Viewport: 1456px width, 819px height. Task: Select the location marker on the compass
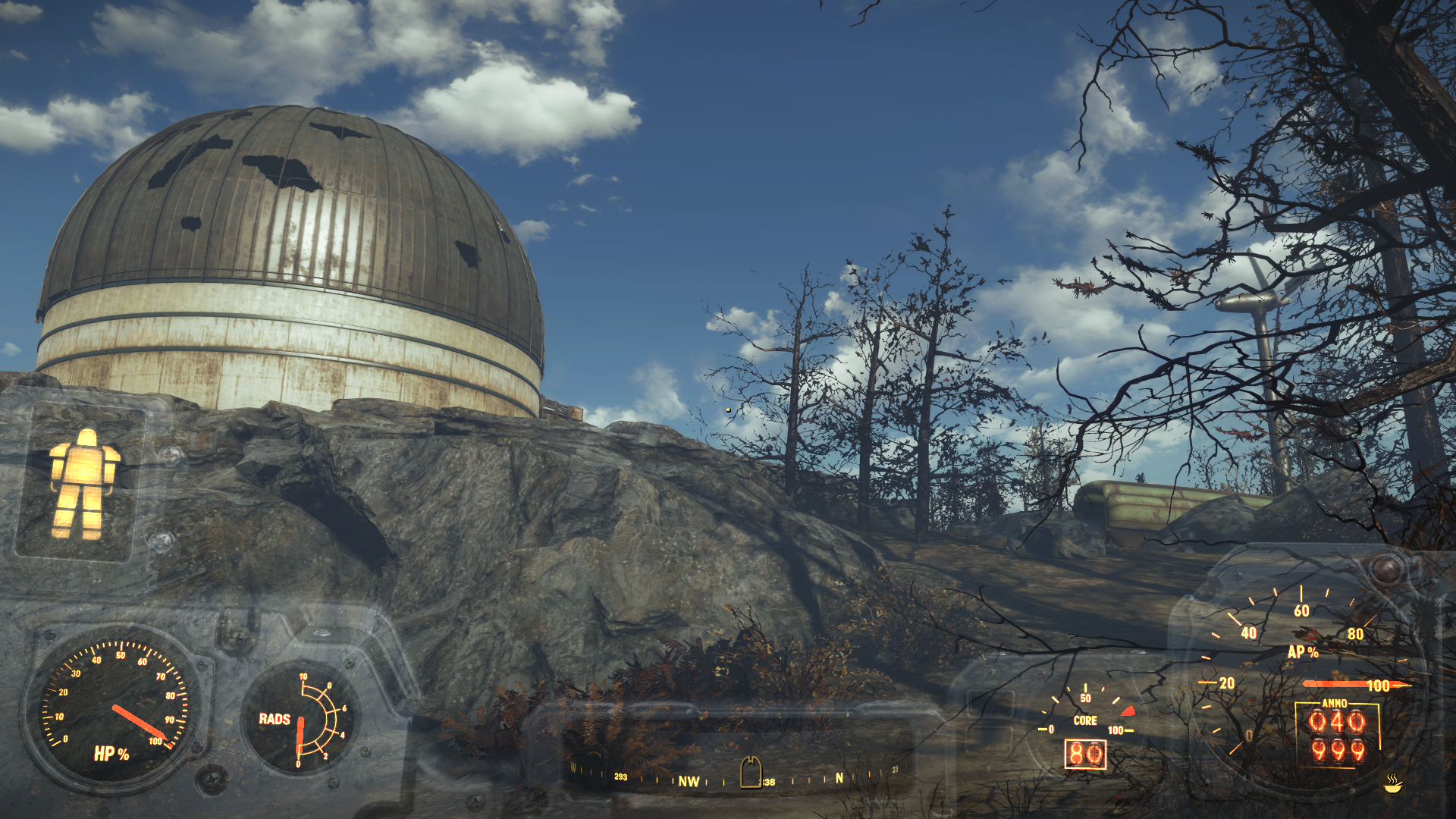[x=751, y=773]
